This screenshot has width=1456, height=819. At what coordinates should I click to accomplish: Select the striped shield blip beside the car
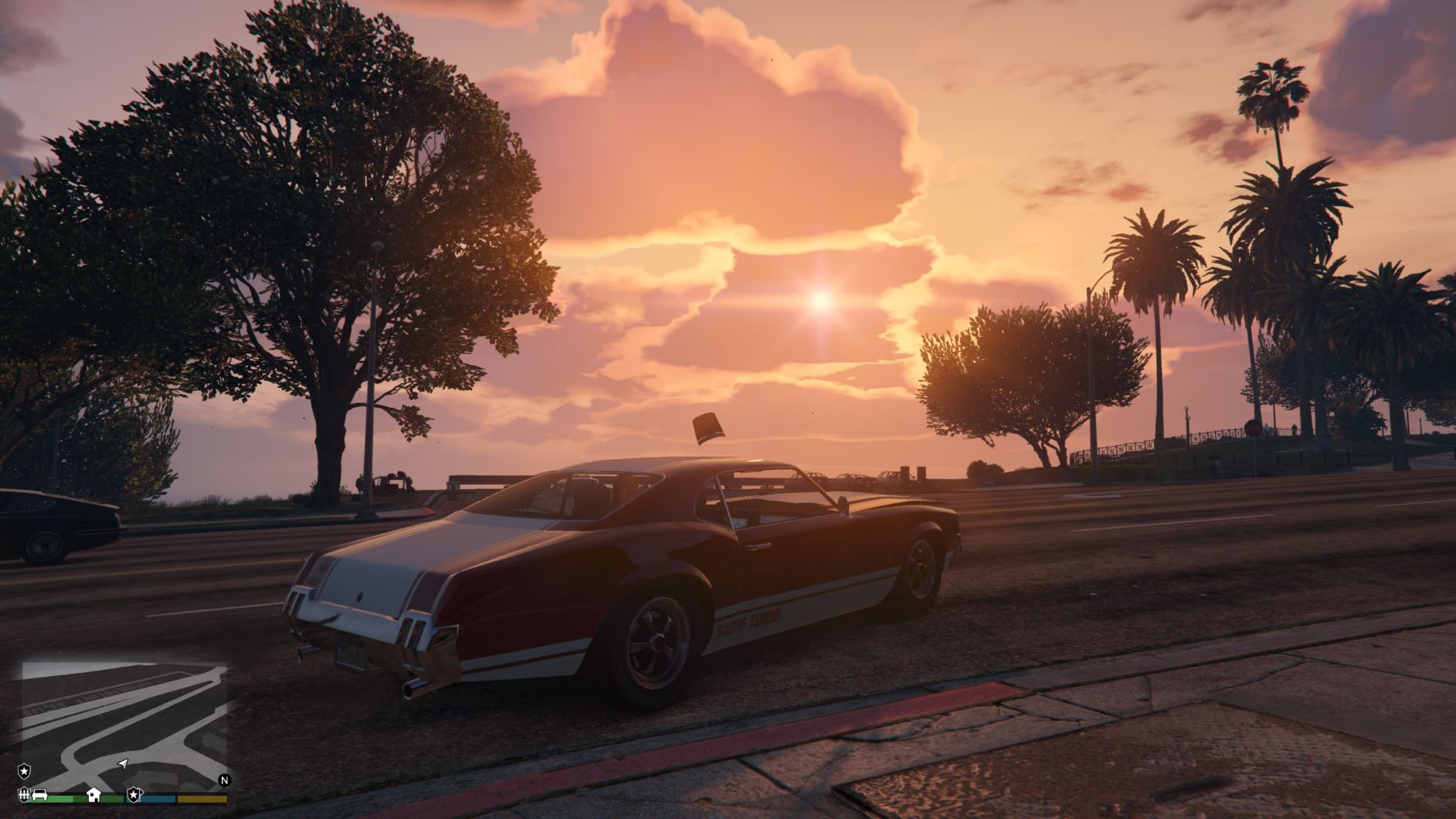pyautogui.click(x=24, y=794)
